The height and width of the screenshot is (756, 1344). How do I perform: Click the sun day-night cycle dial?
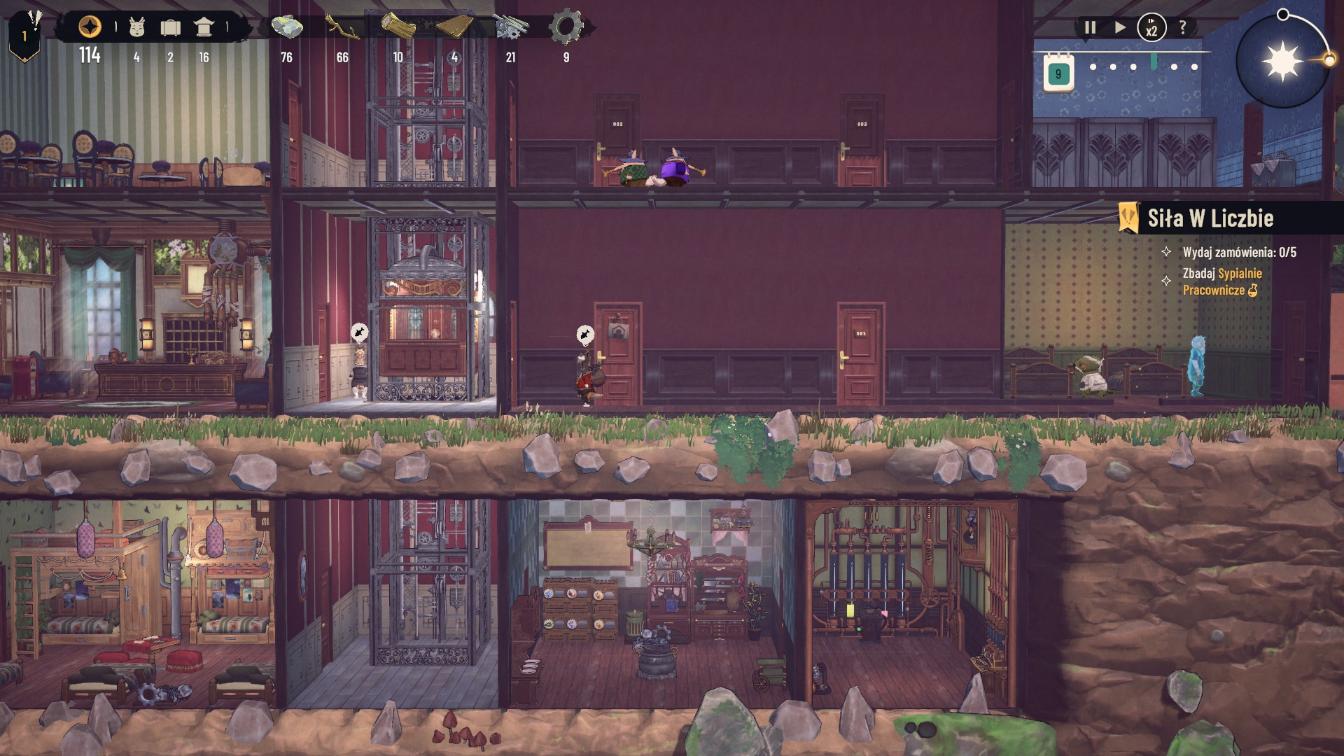click(x=1283, y=61)
